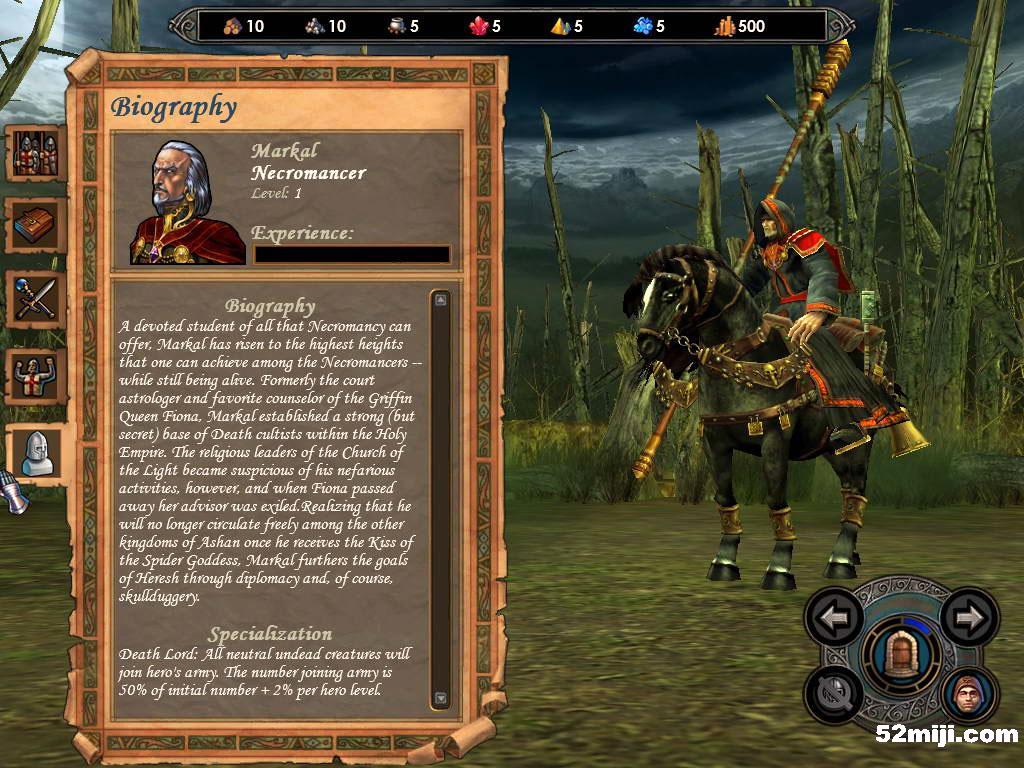The width and height of the screenshot is (1024, 768).
Task: Click the greyed-out crossed helmet button
Action: [x=835, y=693]
